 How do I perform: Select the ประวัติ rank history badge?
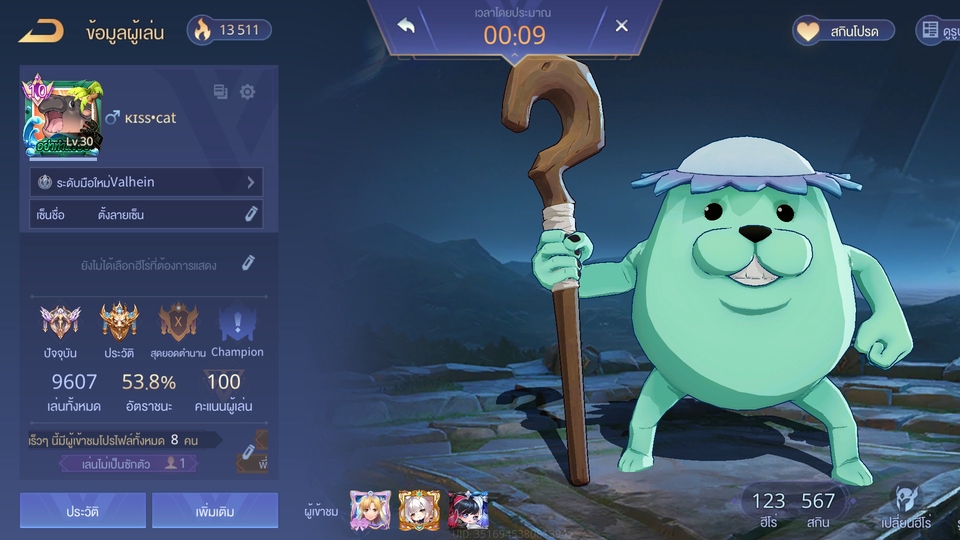[x=119, y=323]
